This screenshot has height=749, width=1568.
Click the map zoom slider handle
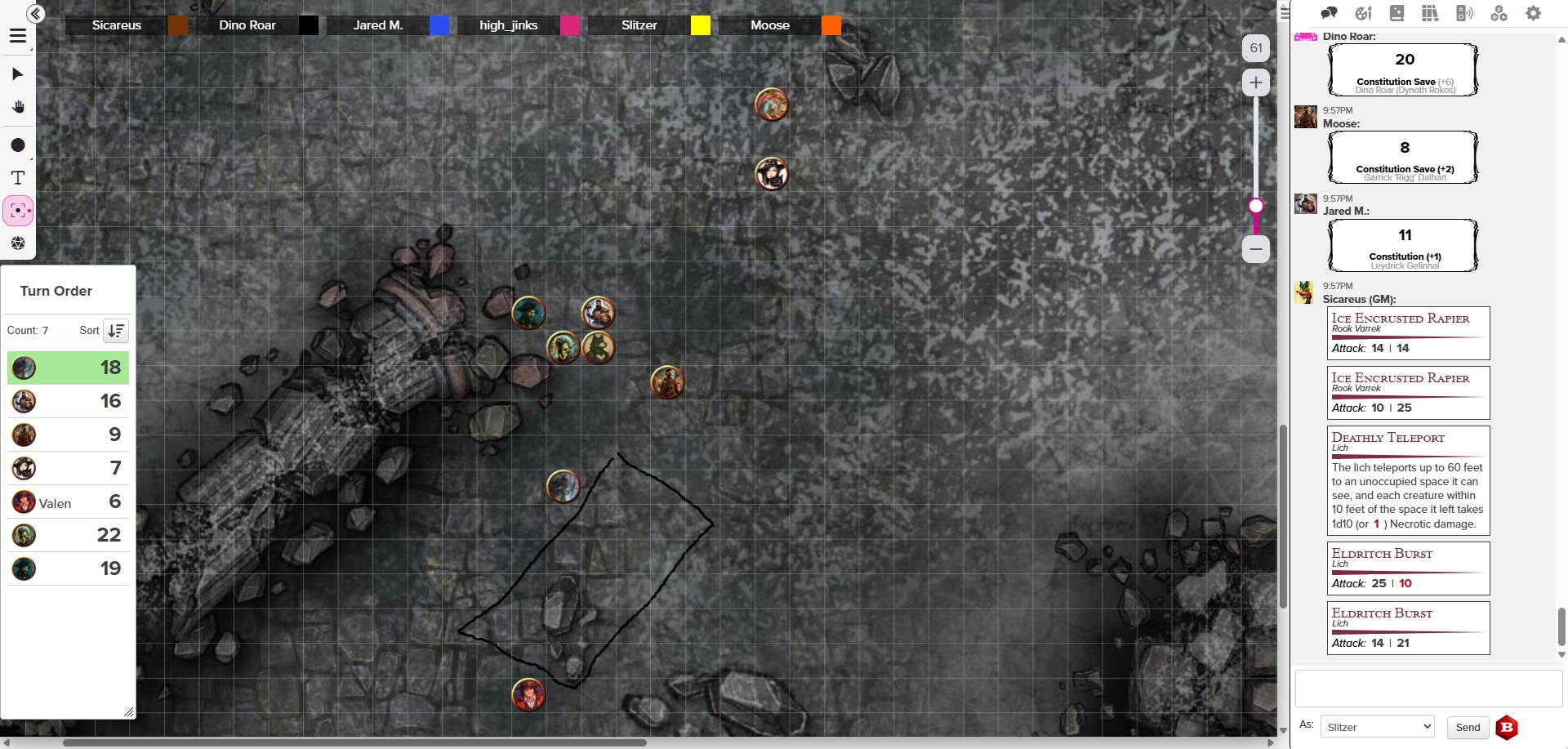coord(1256,206)
